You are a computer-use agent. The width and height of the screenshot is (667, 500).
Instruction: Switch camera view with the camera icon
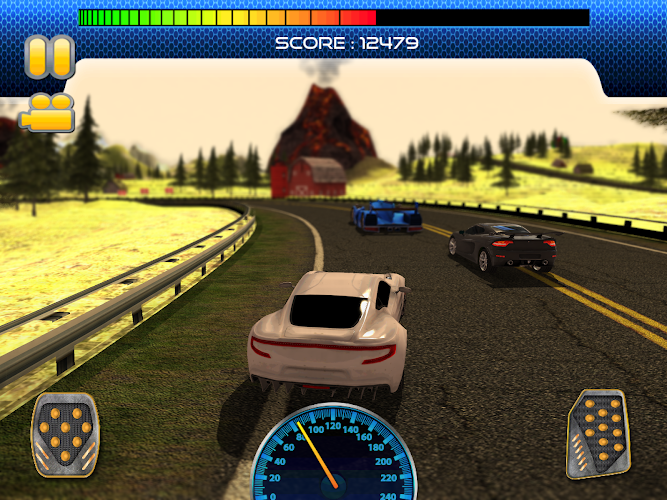[x=47, y=111]
